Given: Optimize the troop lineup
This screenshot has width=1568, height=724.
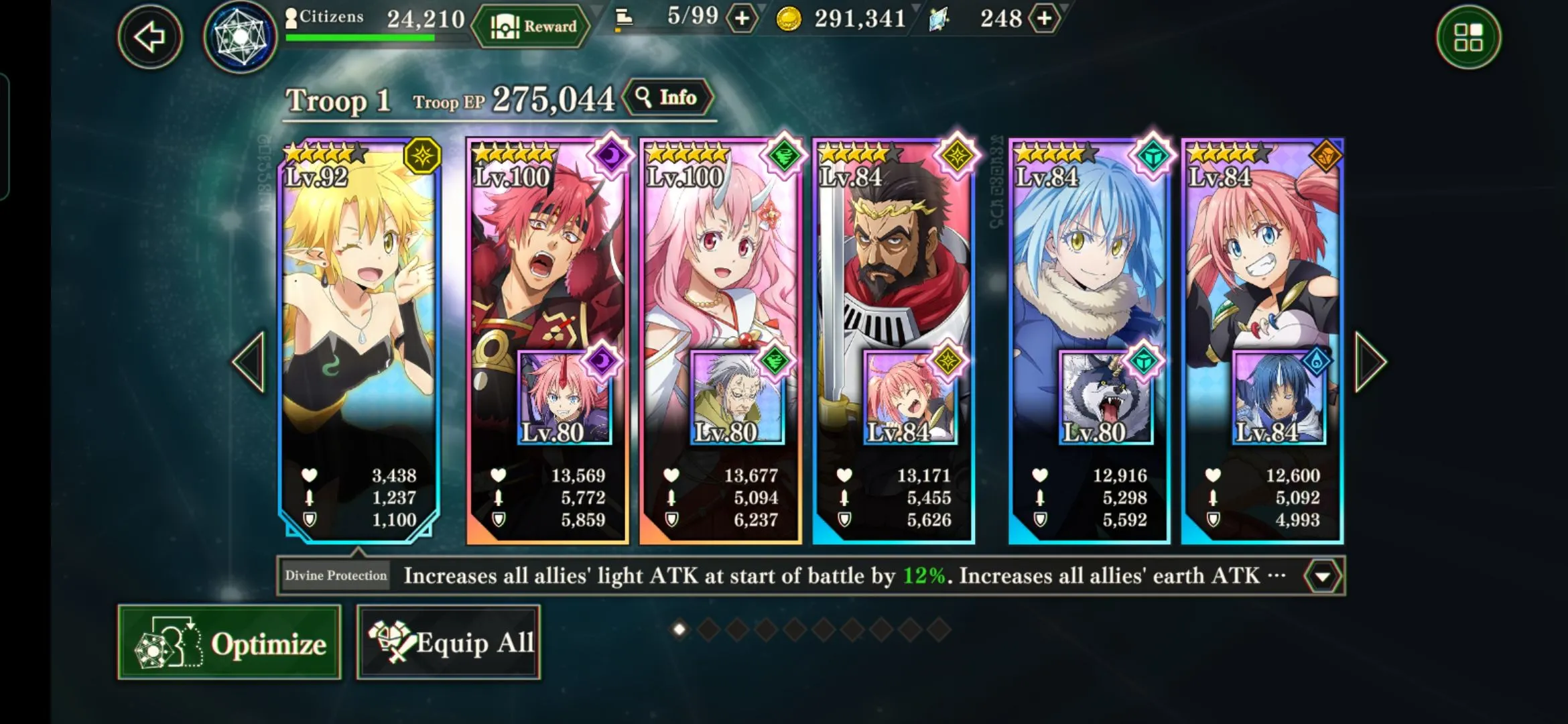Looking at the screenshot, I should click(x=229, y=643).
